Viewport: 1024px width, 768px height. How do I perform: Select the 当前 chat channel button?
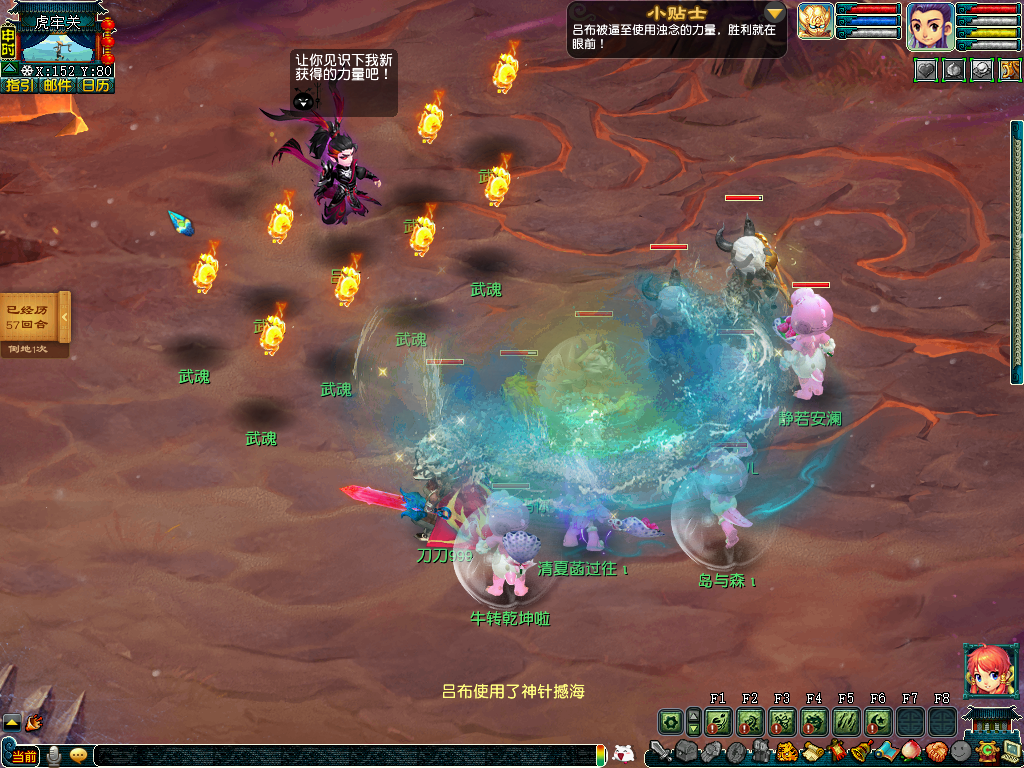coord(23,756)
